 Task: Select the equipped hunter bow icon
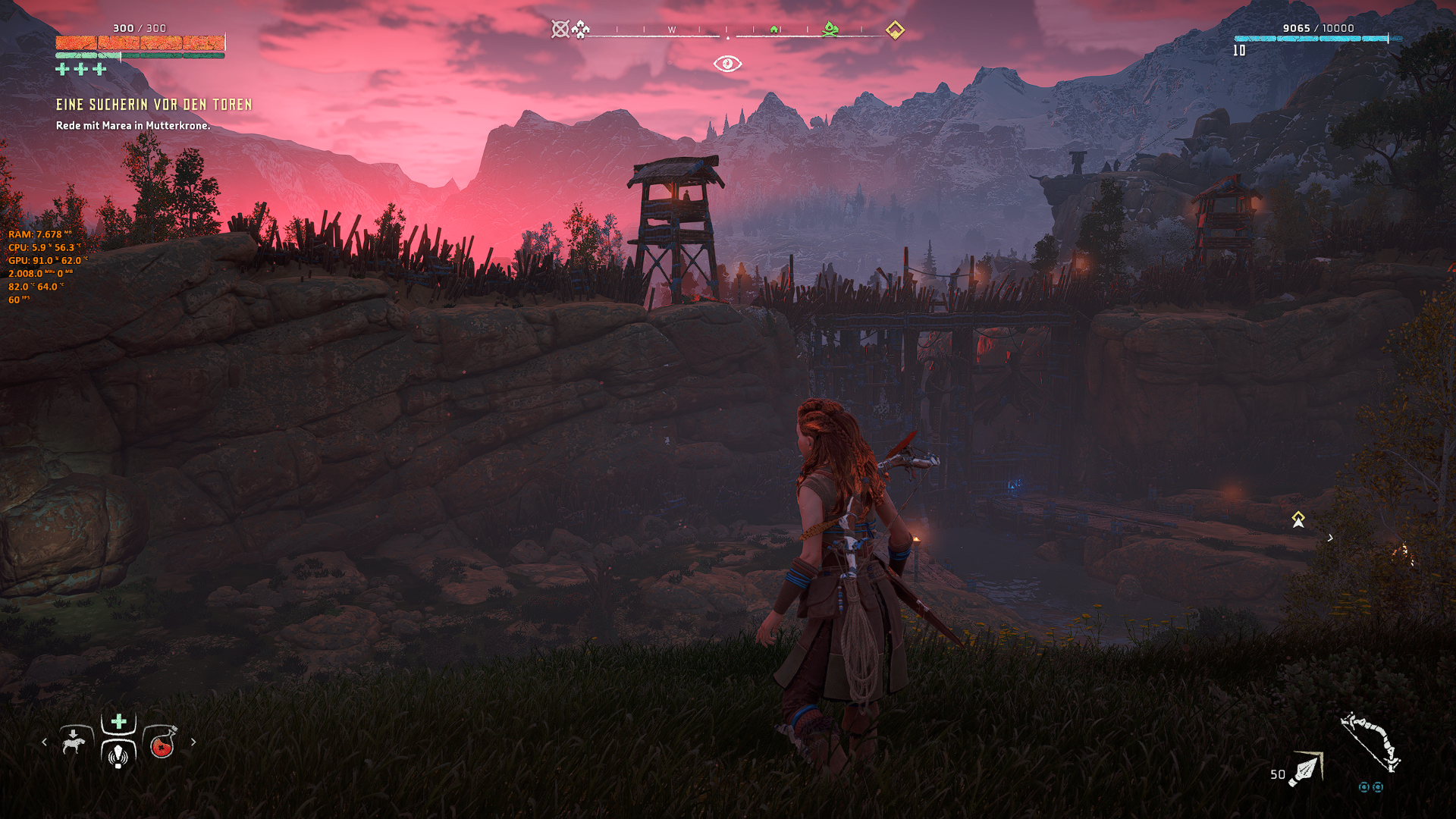pyautogui.click(x=1370, y=742)
